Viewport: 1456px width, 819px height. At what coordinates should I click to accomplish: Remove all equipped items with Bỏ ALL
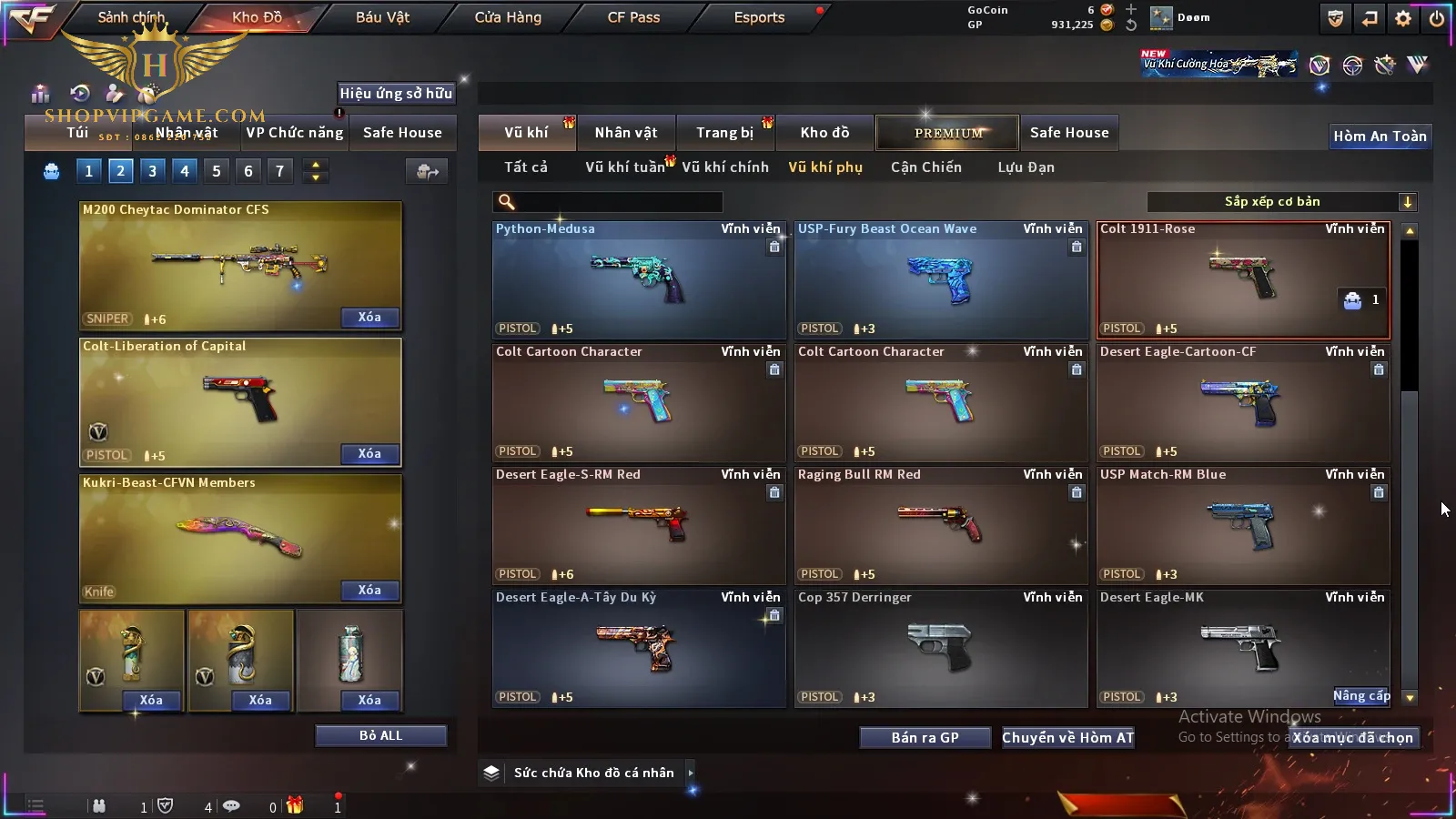(380, 735)
